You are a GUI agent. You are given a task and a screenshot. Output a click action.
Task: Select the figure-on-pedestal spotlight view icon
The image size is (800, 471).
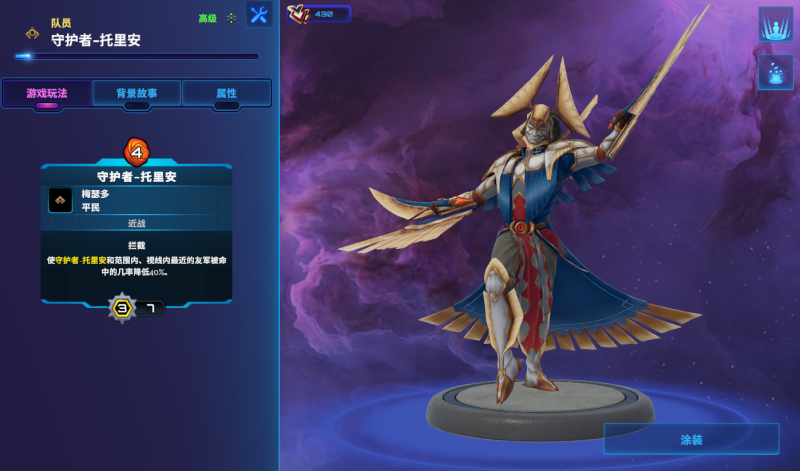[x=775, y=24]
